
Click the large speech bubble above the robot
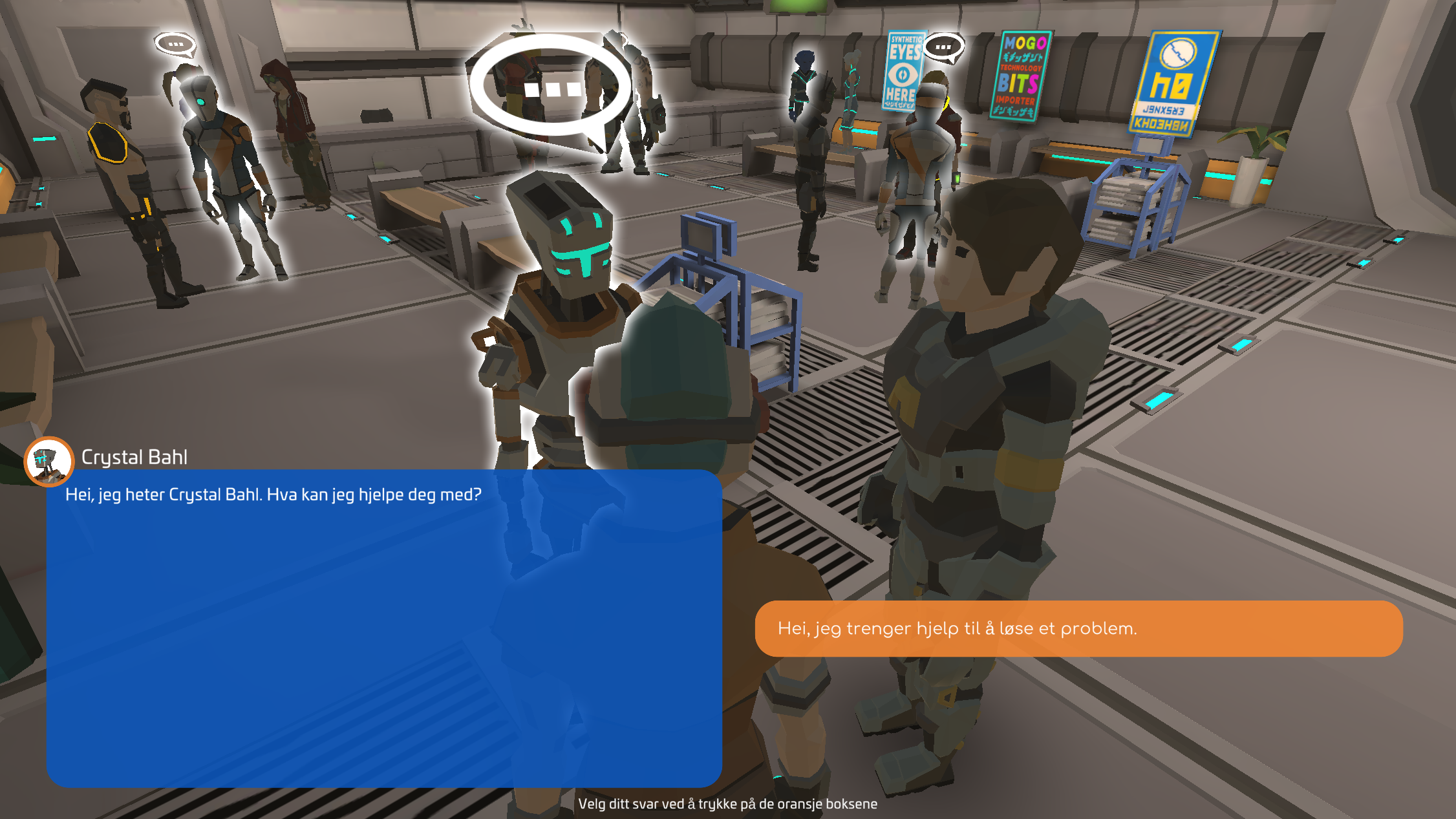[x=550, y=87]
